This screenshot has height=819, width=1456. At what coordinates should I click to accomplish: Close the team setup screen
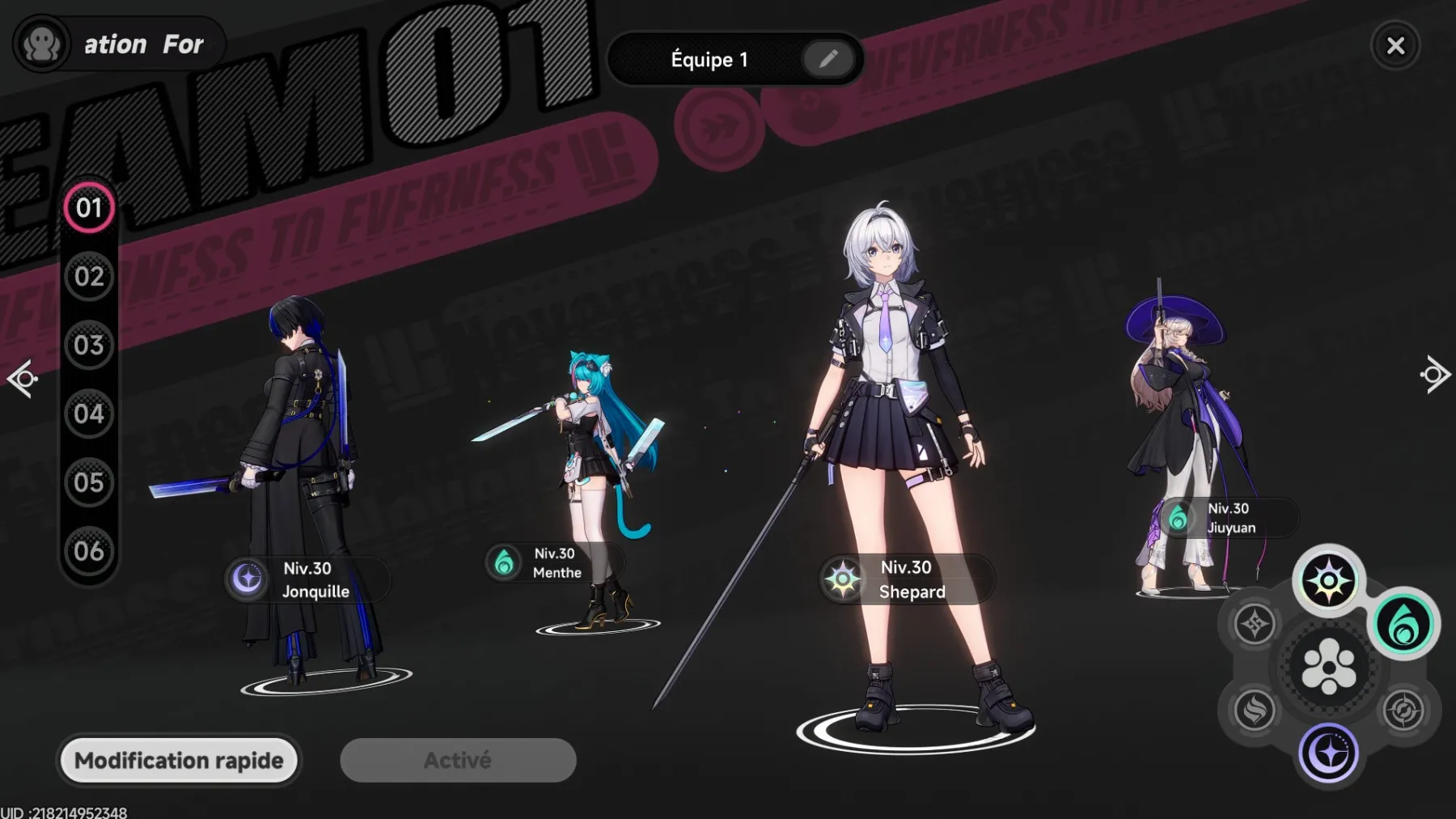(x=1395, y=46)
